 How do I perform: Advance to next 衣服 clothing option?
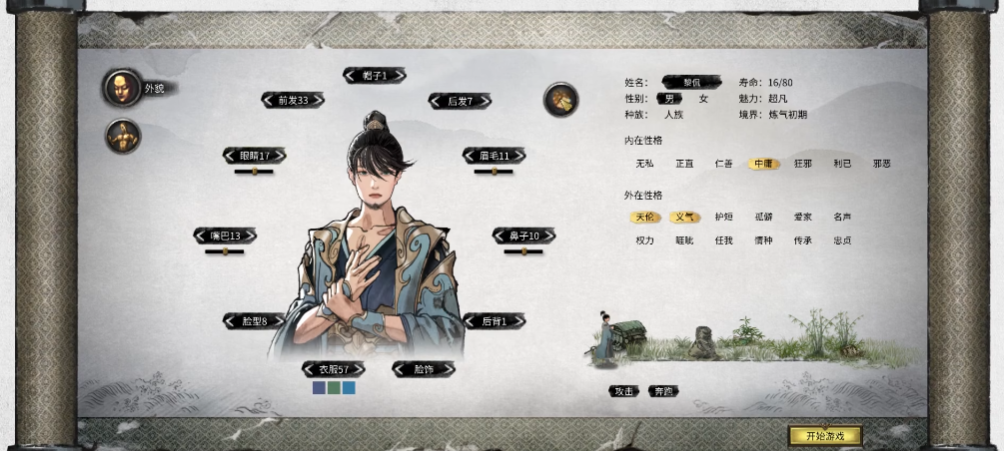[357, 369]
